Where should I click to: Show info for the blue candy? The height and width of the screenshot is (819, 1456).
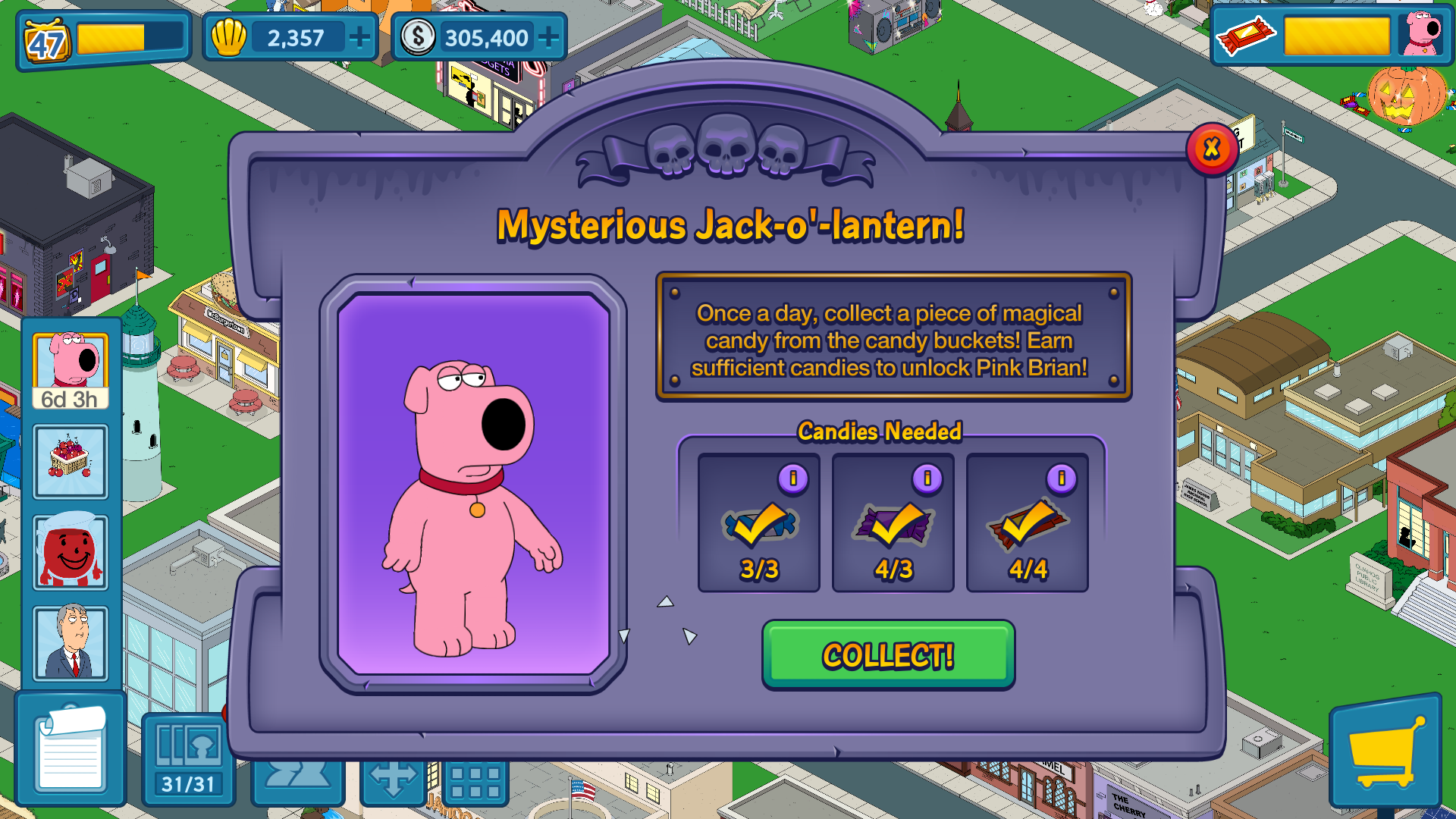click(x=793, y=479)
